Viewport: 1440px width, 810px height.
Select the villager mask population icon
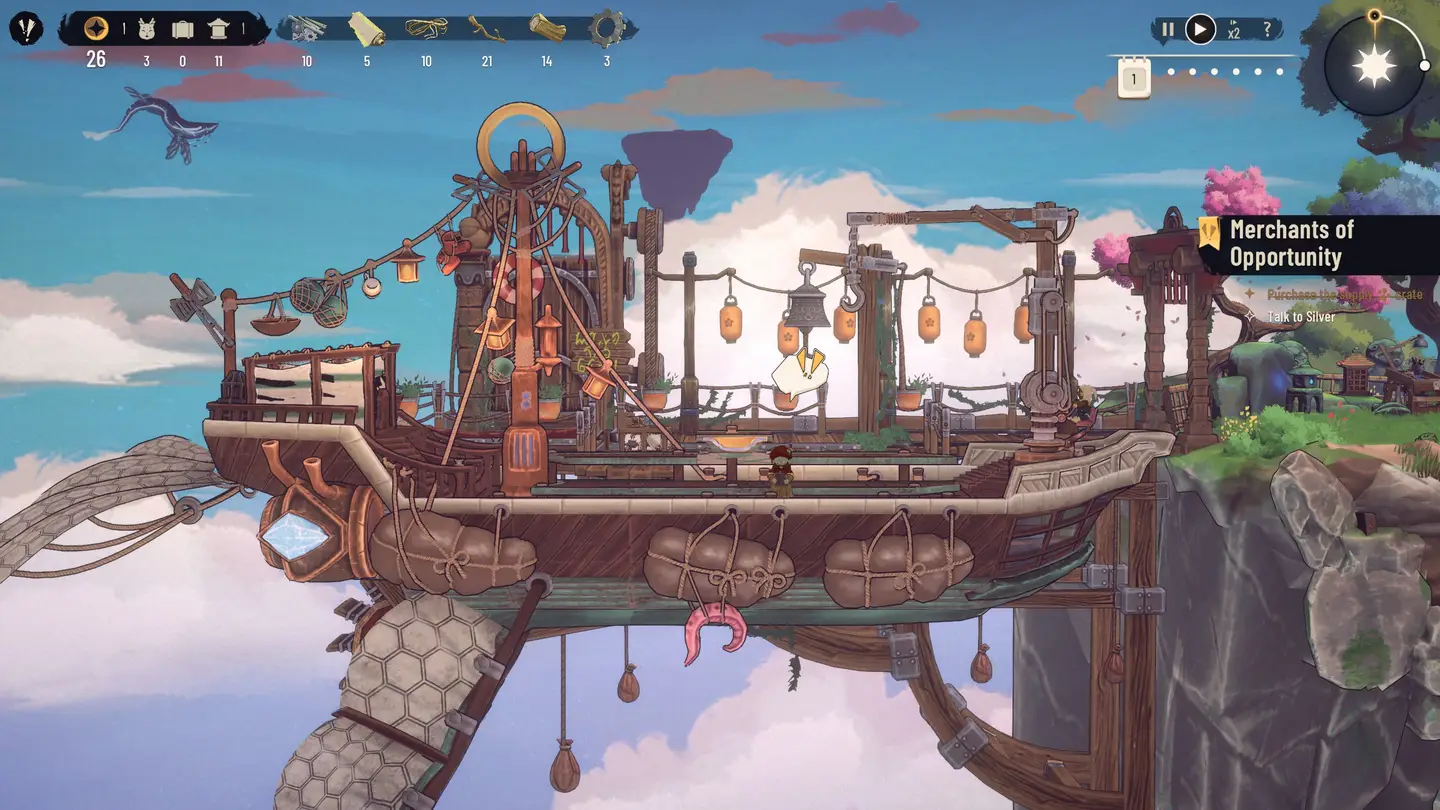[x=146, y=29]
